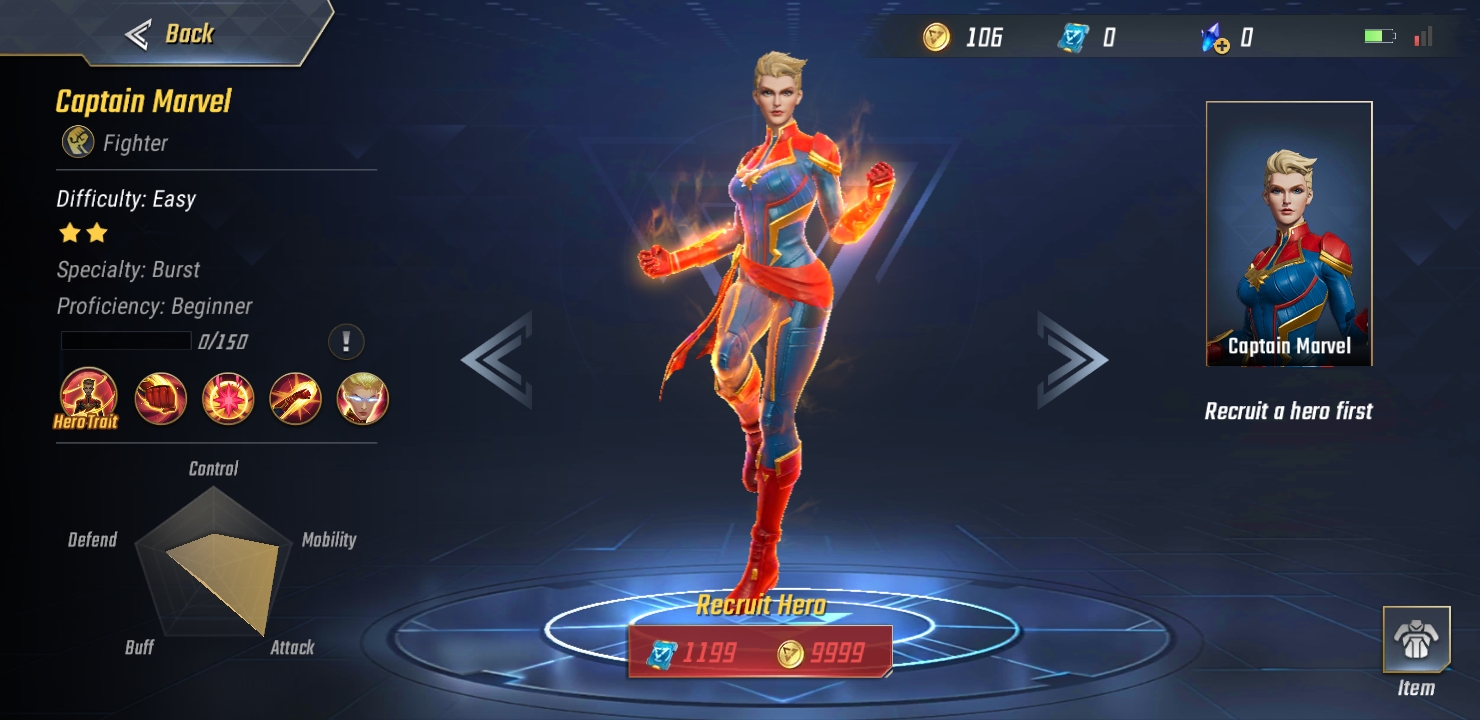The width and height of the screenshot is (1480, 720).
Task: View the Hero Trait skill icon
Action: [88, 397]
